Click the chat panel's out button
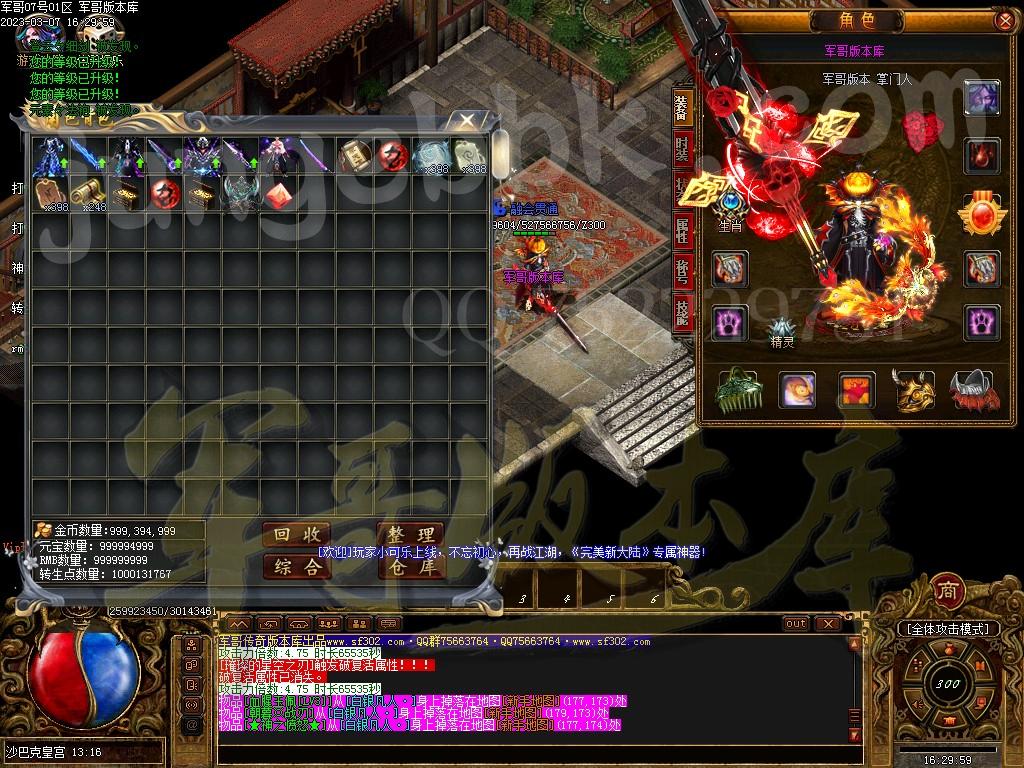 click(x=796, y=623)
